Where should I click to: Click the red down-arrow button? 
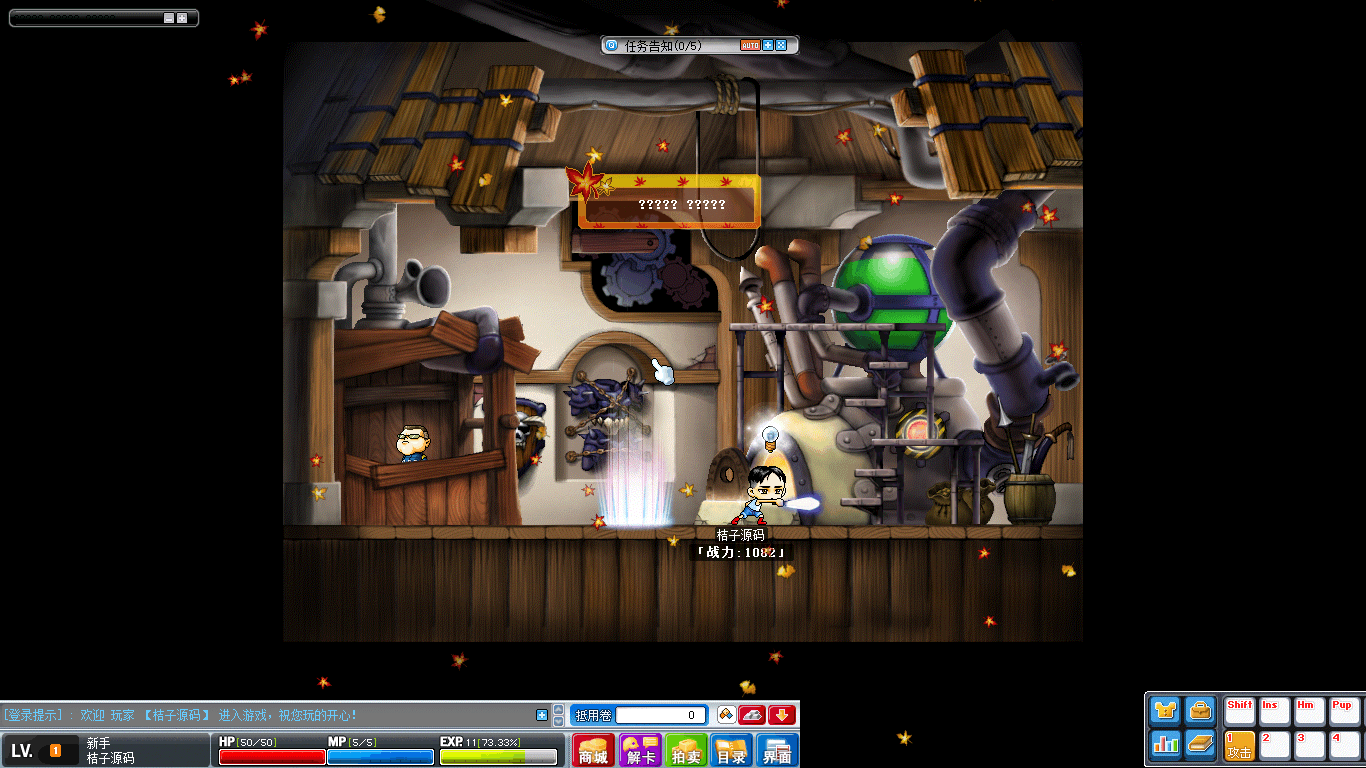(x=782, y=715)
